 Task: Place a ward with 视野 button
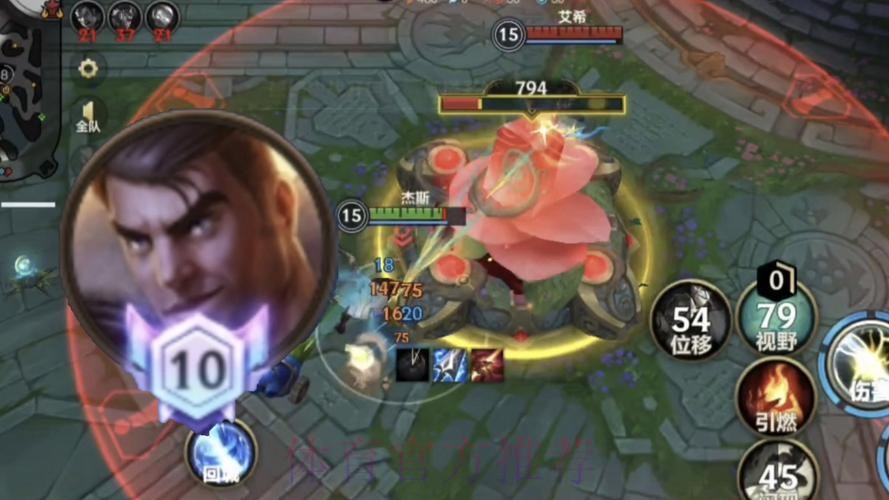tap(776, 319)
